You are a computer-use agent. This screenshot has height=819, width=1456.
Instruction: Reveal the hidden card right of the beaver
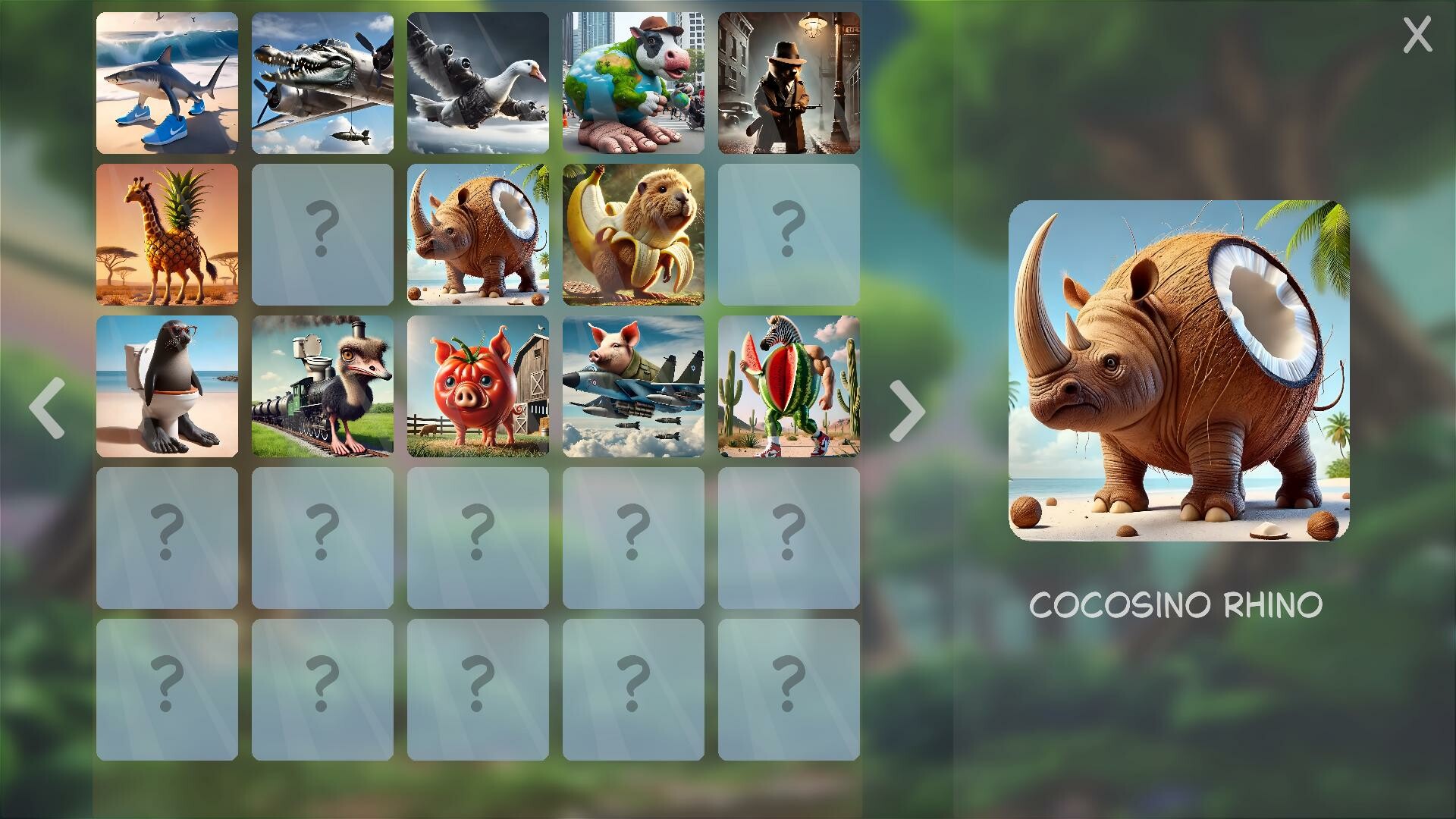(x=789, y=235)
